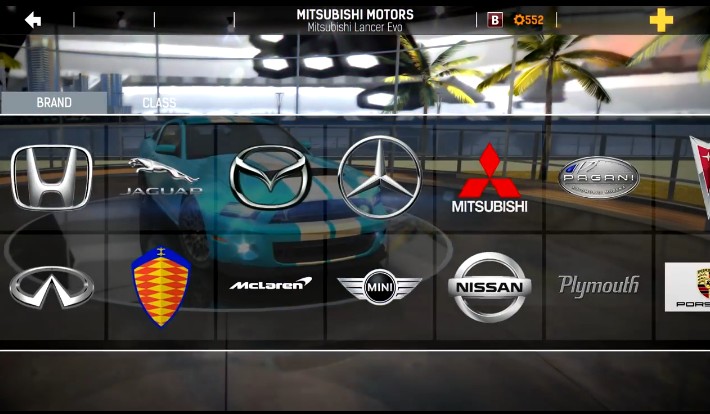Select the Brand tab

click(x=54, y=103)
